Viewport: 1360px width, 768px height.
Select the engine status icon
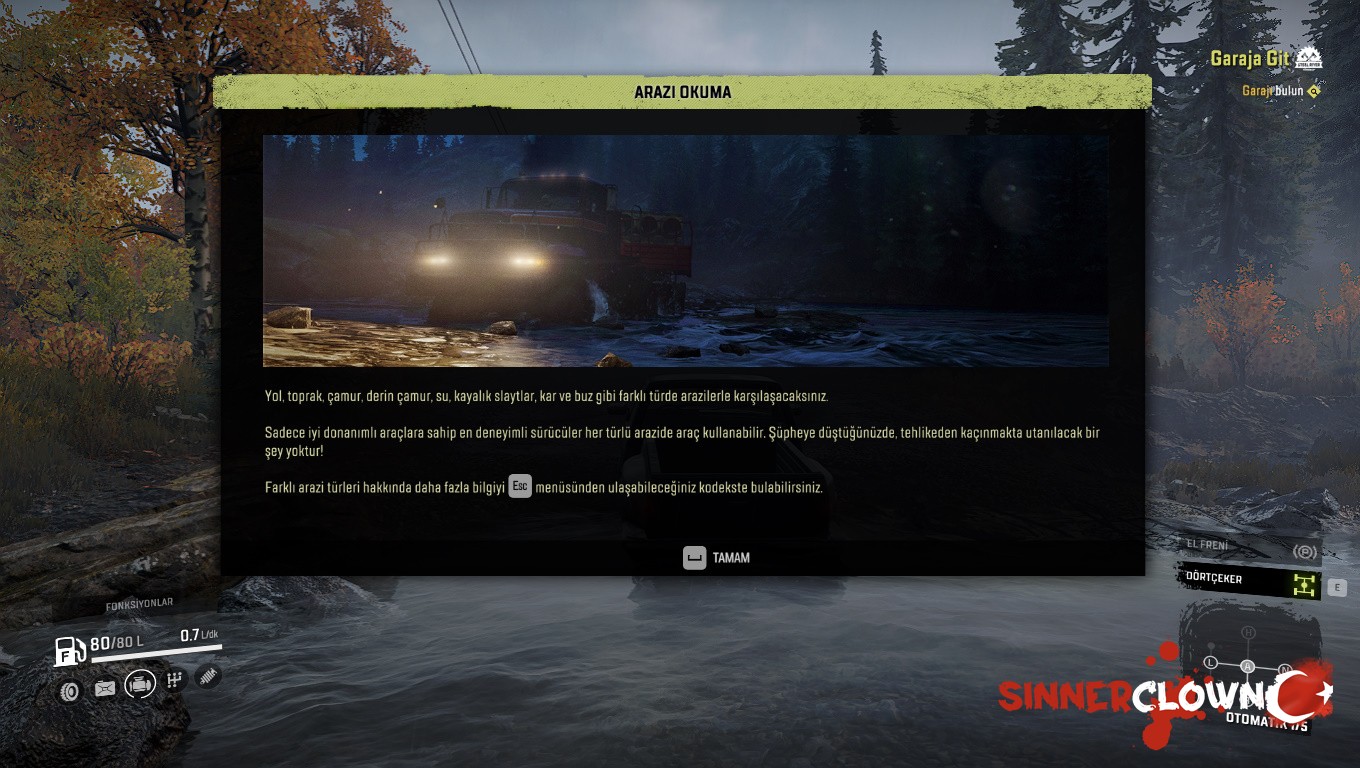141,684
